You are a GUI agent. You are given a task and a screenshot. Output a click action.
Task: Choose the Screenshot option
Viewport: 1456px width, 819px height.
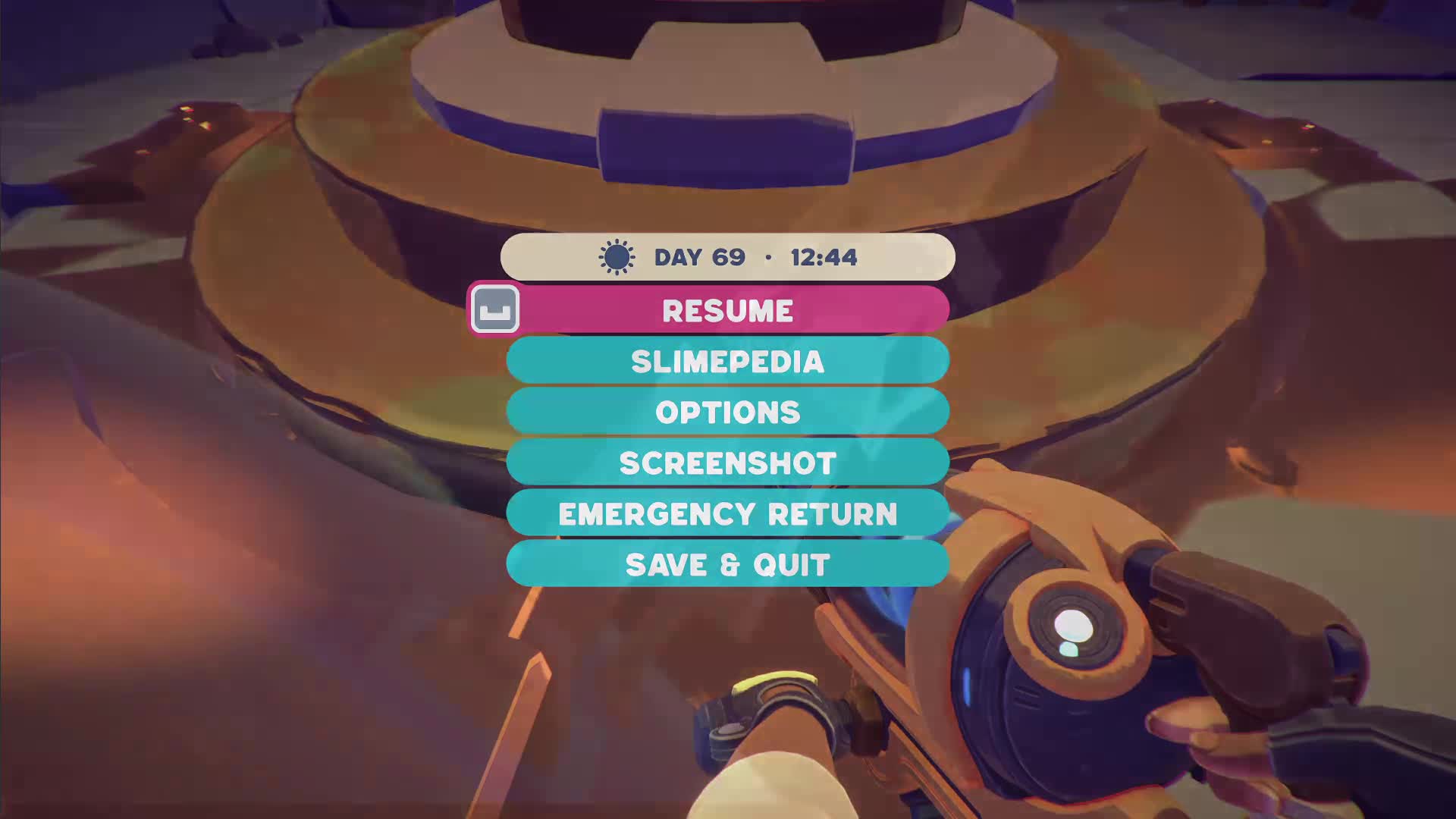[x=727, y=463]
